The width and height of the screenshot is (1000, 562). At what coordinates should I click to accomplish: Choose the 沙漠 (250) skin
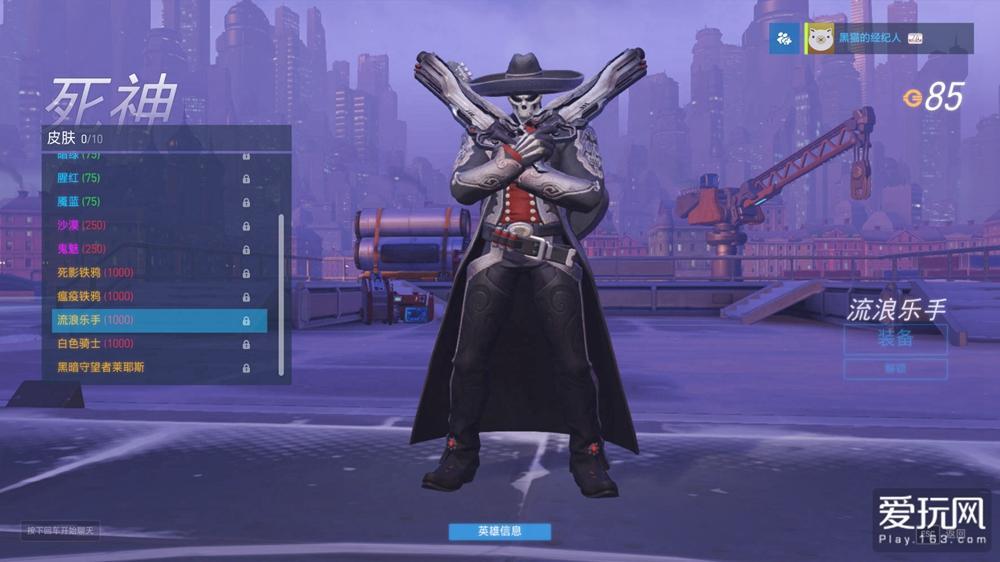click(150, 225)
